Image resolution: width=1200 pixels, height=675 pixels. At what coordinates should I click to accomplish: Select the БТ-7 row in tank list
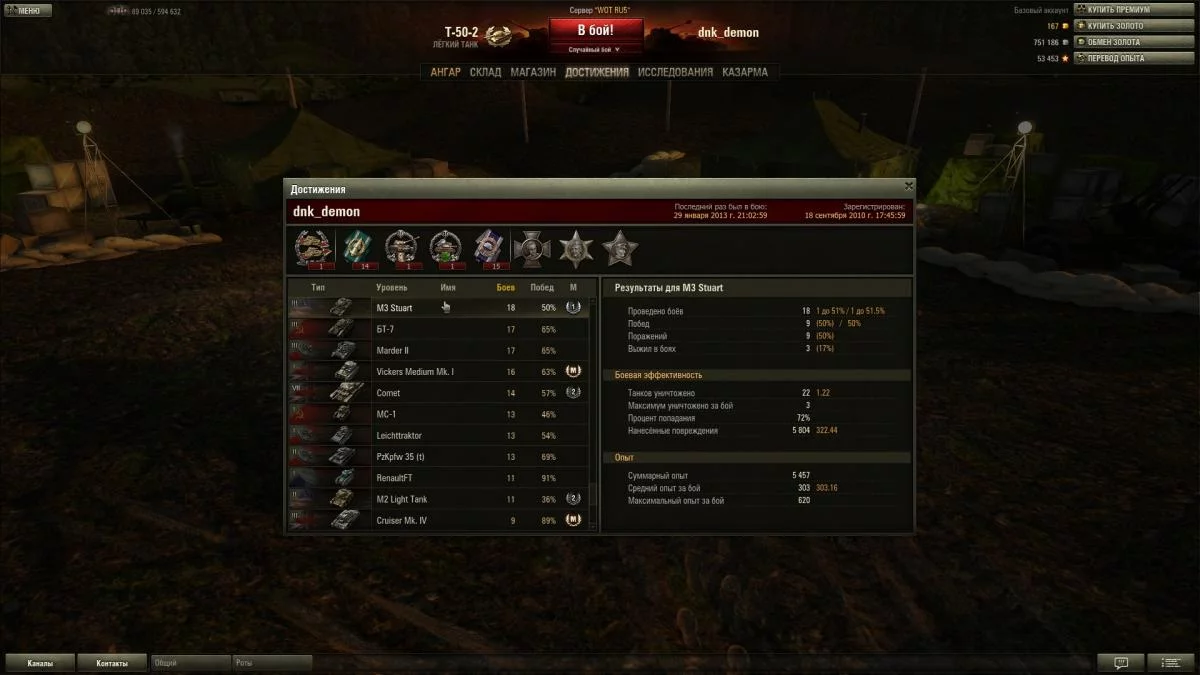tap(438, 329)
